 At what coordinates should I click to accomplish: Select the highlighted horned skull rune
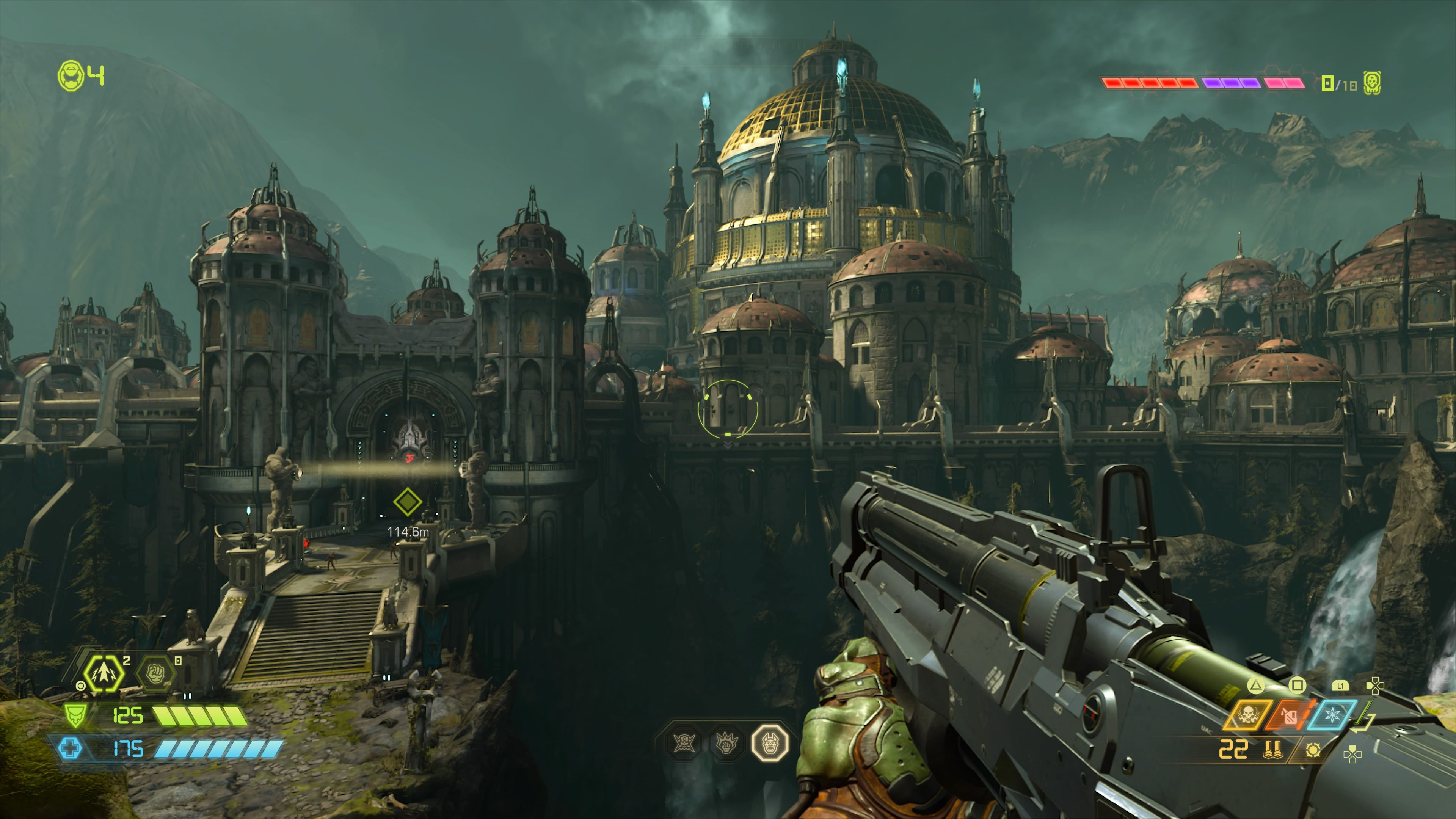(x=770, y=743)
